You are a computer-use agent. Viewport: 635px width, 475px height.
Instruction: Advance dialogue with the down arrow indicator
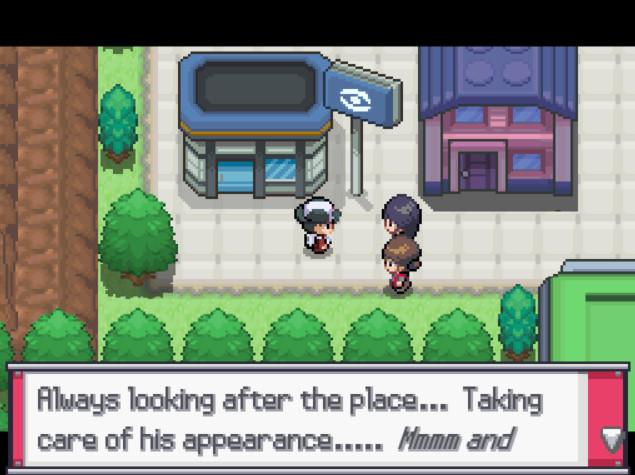coord(610,437)
